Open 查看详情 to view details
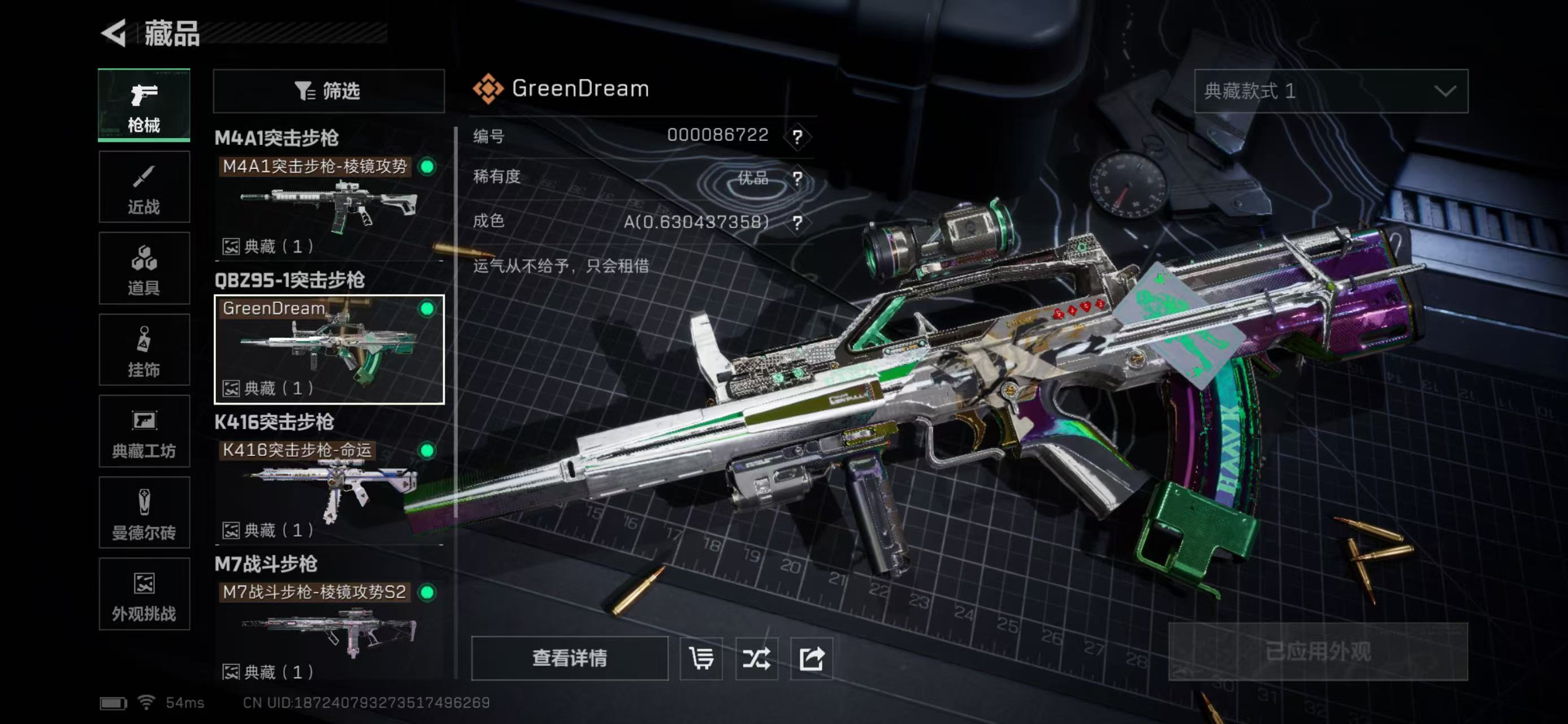The height and width of the screenshot is (724, 1568). point(569,658)
